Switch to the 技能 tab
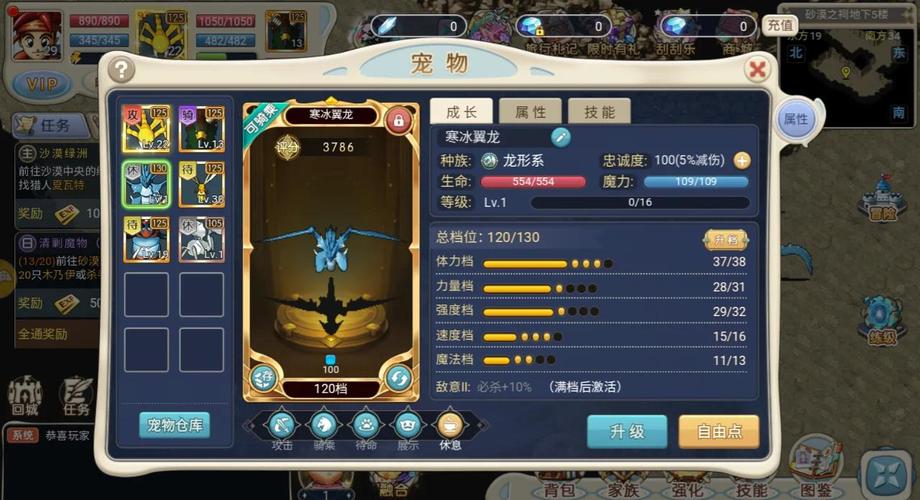The height and width of the screenshot is (500, 920). point(599,111)
